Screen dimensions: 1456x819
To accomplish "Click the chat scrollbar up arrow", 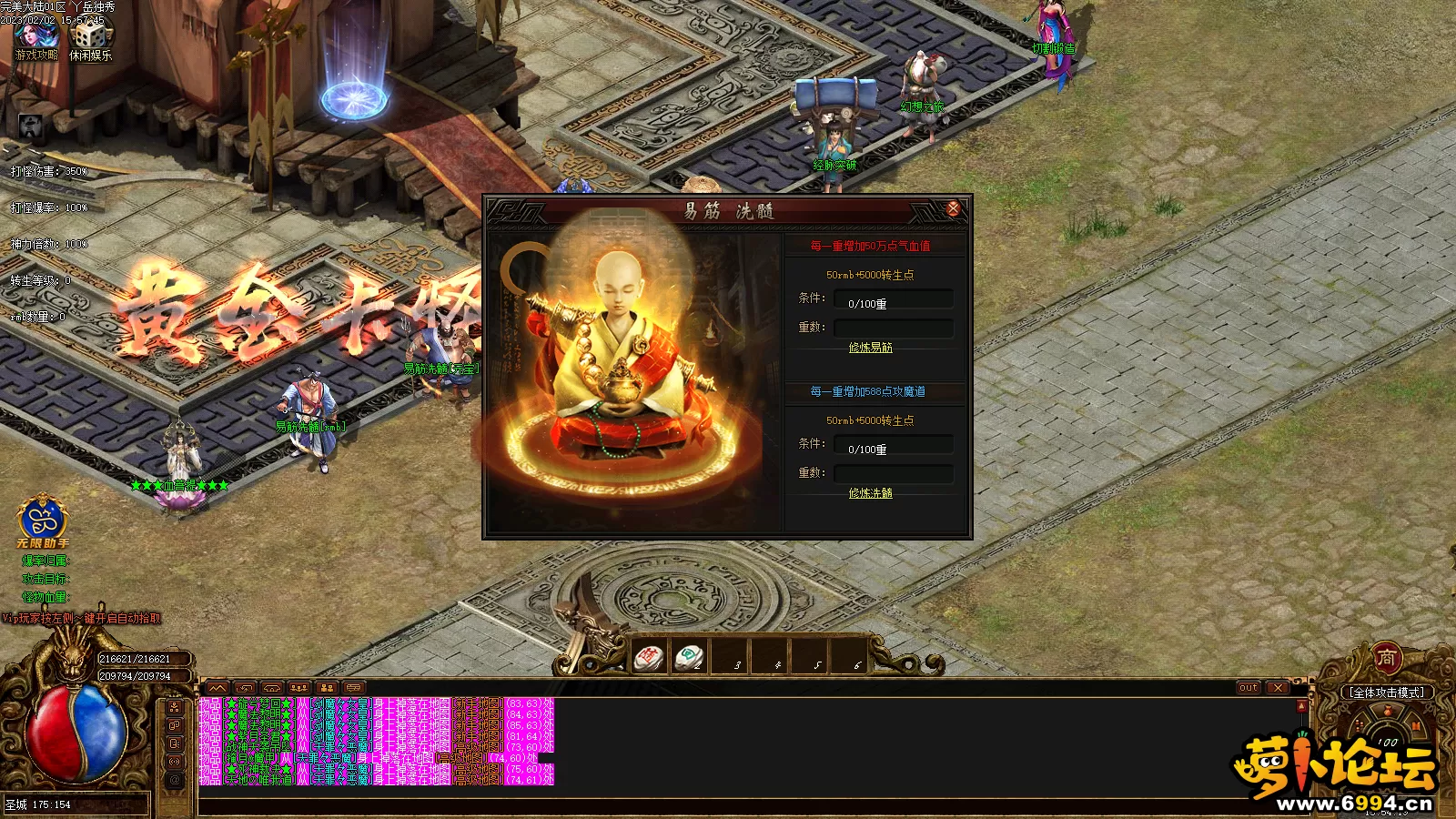I will coord(1301,705).
